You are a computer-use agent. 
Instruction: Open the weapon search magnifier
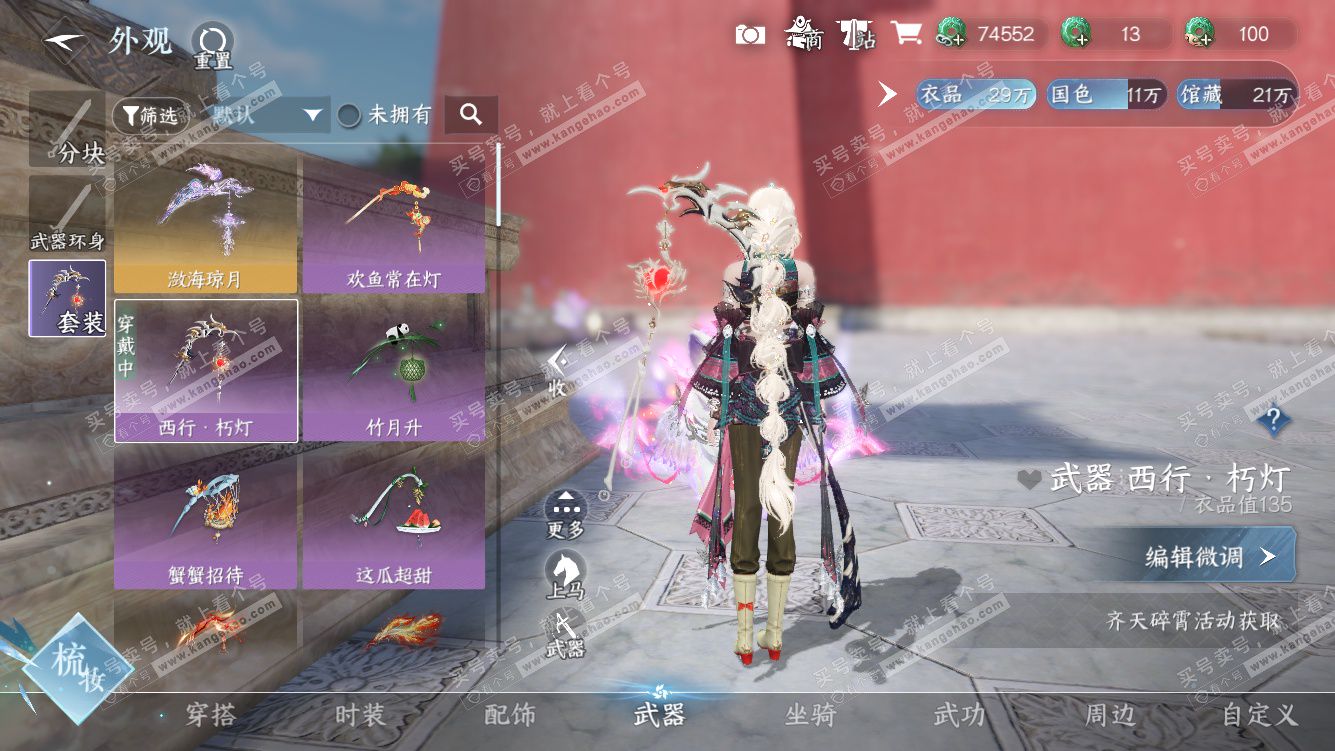pyautogui.click(x=471, y=115)
